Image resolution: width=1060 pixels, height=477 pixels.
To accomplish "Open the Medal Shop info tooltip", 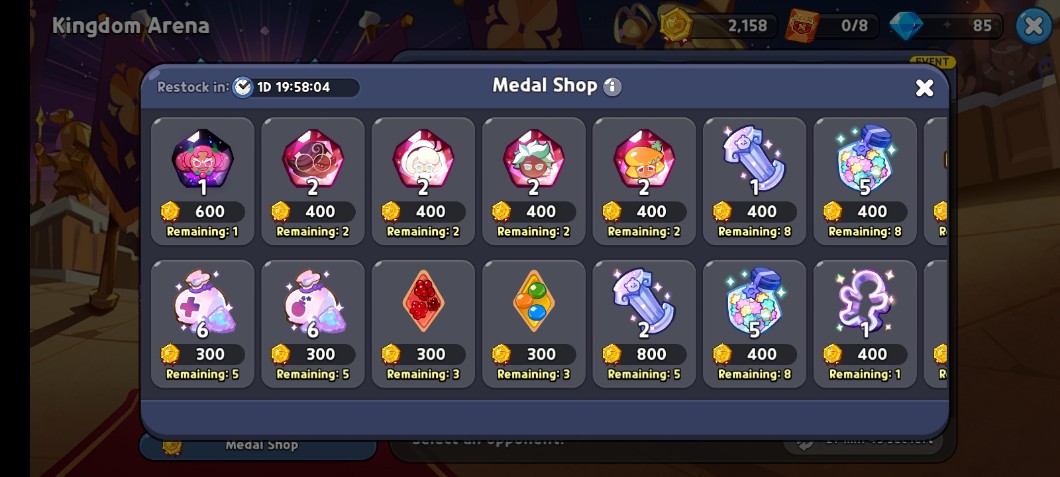I will click(x=612, y=87).
